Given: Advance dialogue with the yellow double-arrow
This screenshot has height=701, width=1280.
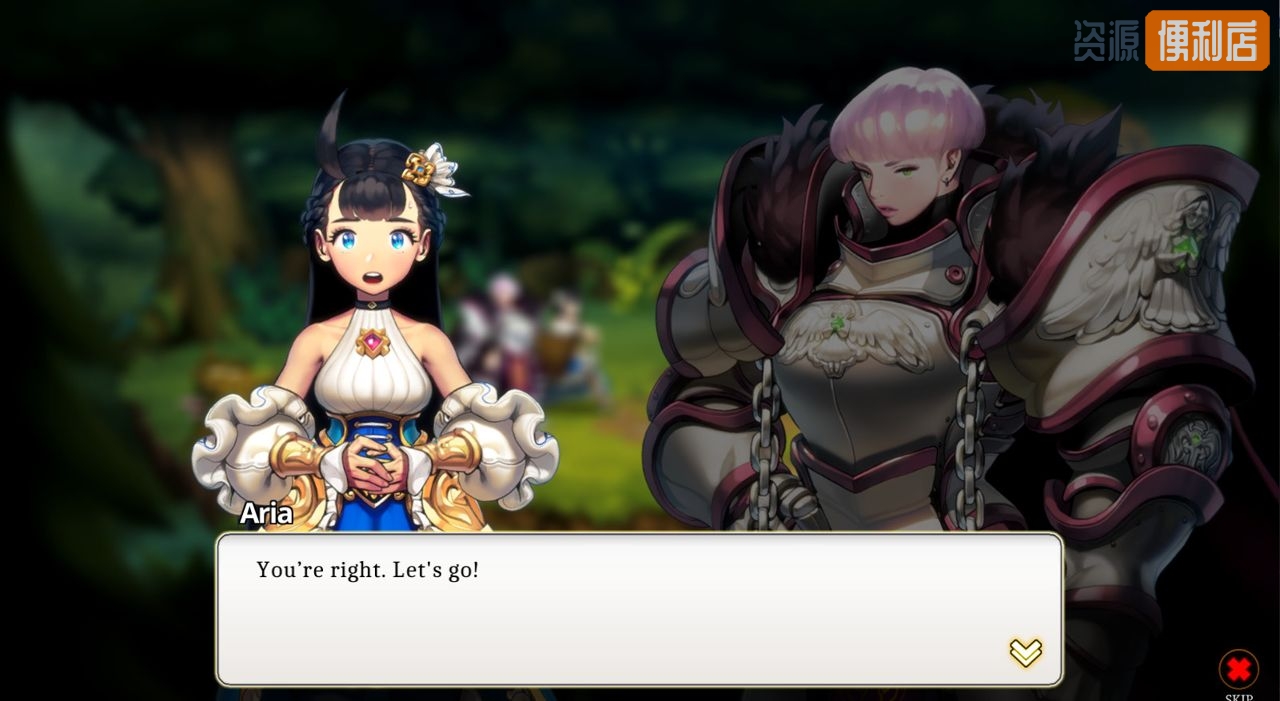Looking at the screenshot, I should coord(1025,653).
